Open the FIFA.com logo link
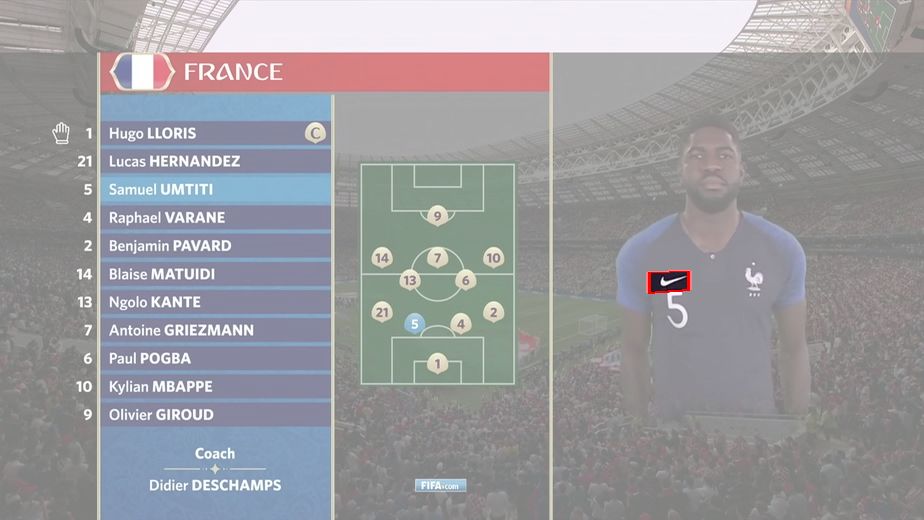The height and width of the screenshot is (520, 924). pyautogui.click(x=441, y=486)
